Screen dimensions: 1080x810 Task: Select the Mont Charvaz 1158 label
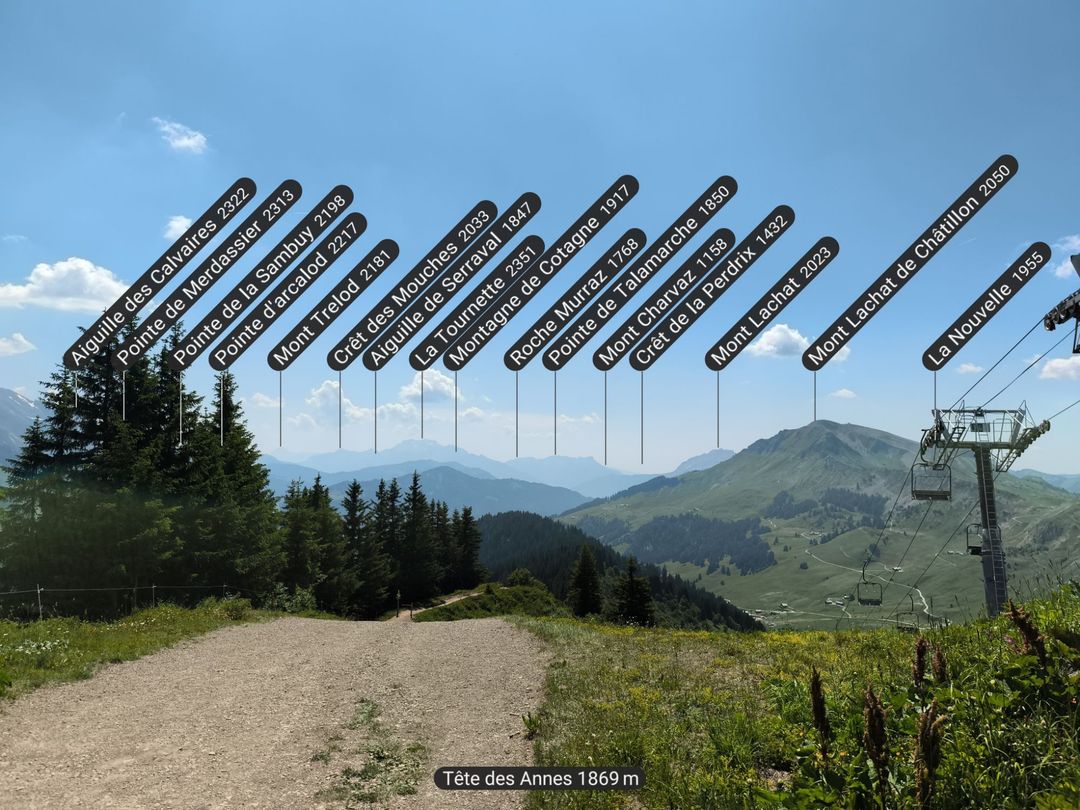click(664, 299)
